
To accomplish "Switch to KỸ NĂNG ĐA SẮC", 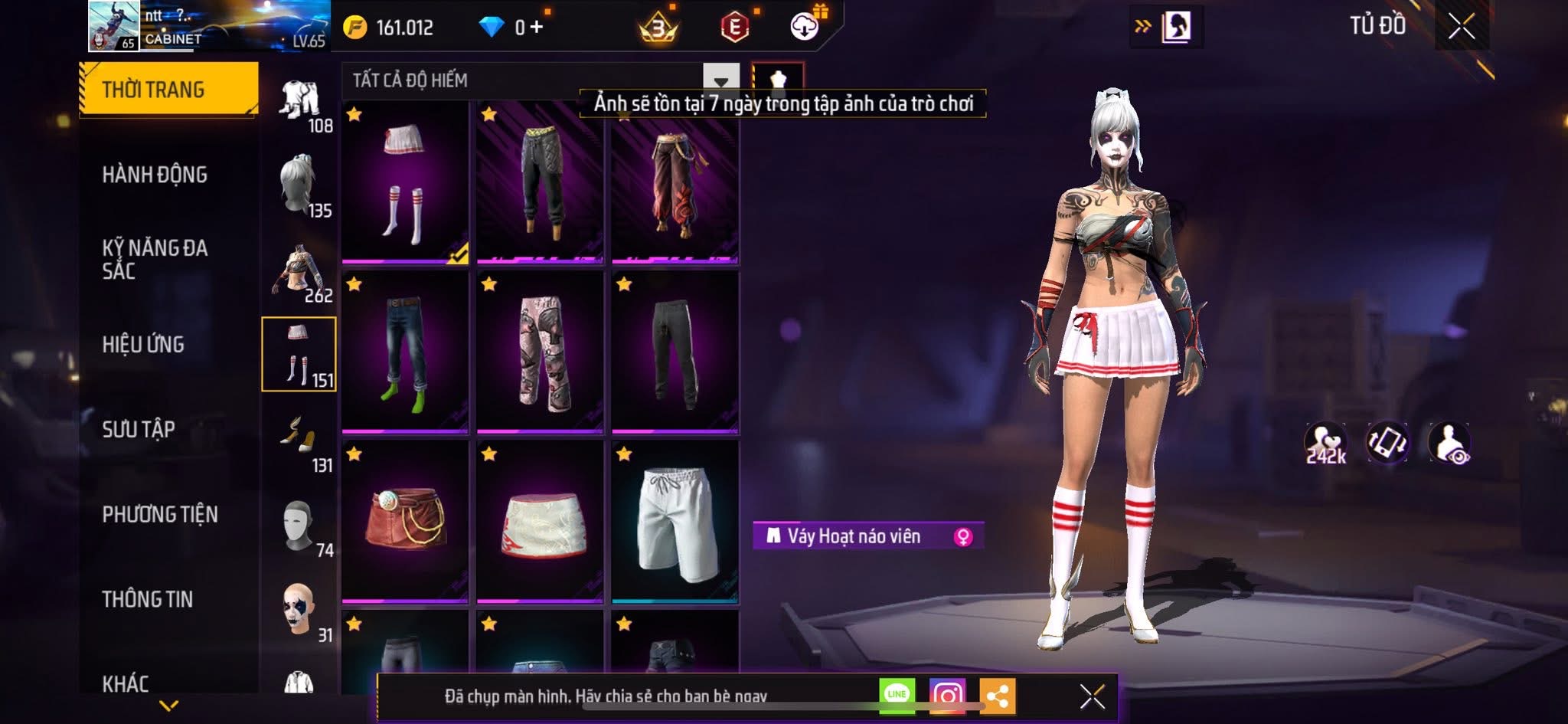I will 155,259.
